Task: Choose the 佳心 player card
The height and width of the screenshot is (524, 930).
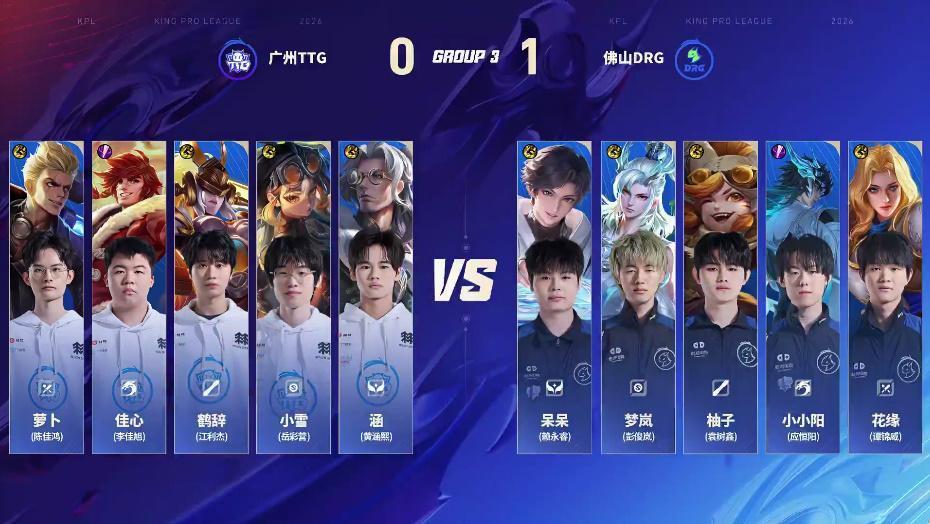Action: pyautogui.click(x=129, y=296)
